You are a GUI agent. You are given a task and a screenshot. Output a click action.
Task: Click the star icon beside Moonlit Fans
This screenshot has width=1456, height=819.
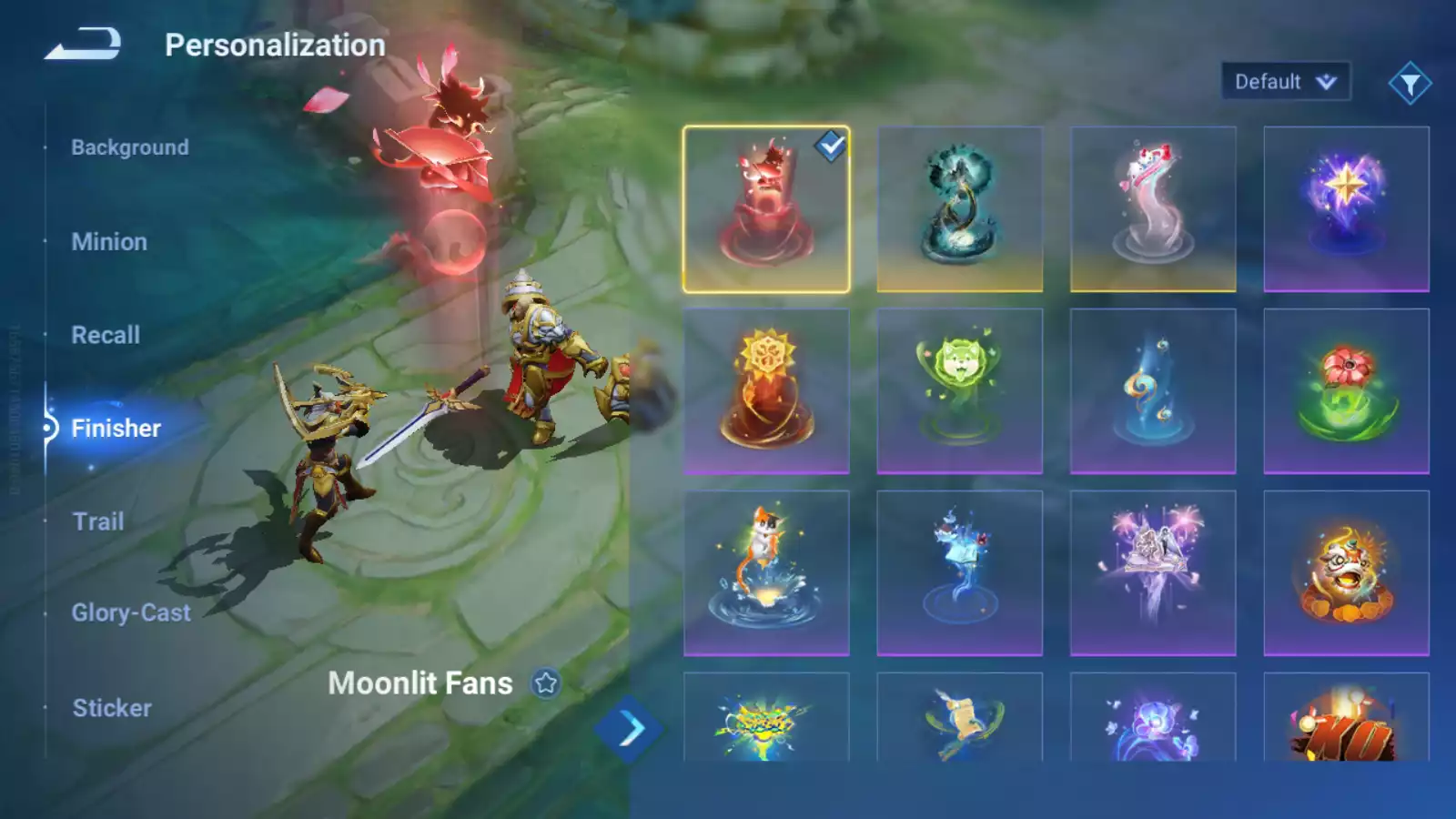546,682
